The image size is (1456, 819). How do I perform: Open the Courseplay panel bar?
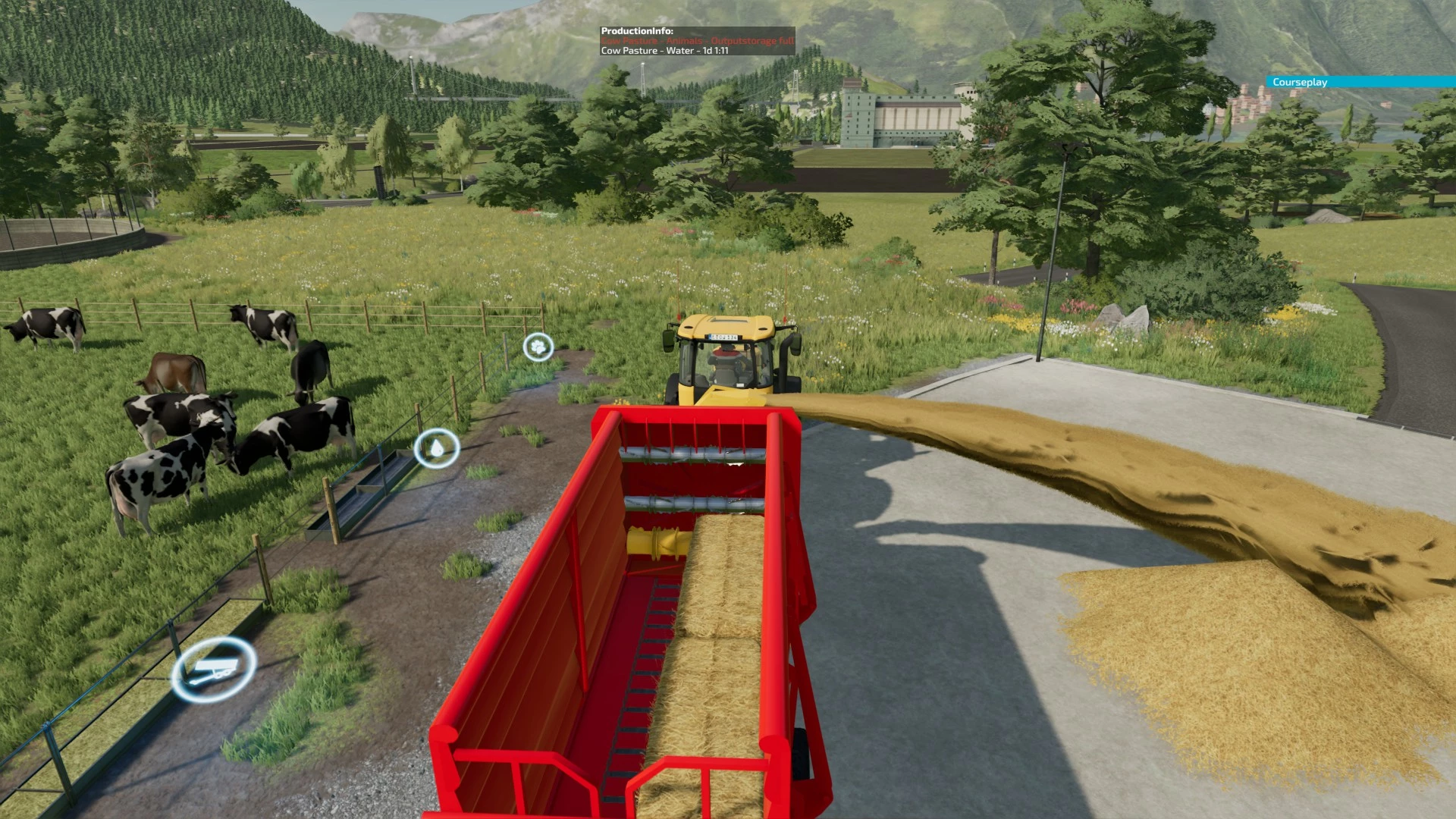click(x=1360, y=82)
